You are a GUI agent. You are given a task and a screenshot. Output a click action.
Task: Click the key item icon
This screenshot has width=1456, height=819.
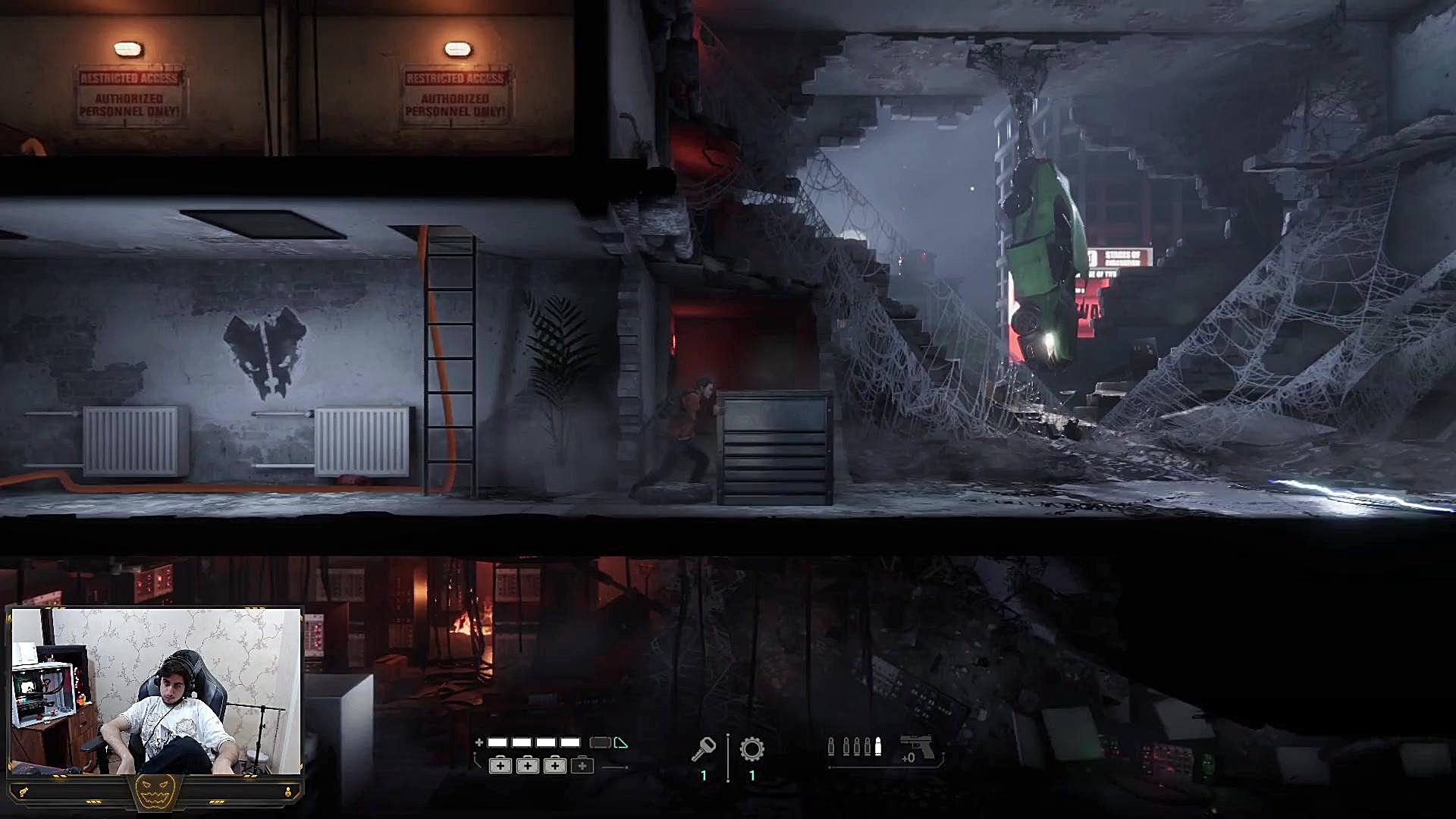[x=703, y=749]
